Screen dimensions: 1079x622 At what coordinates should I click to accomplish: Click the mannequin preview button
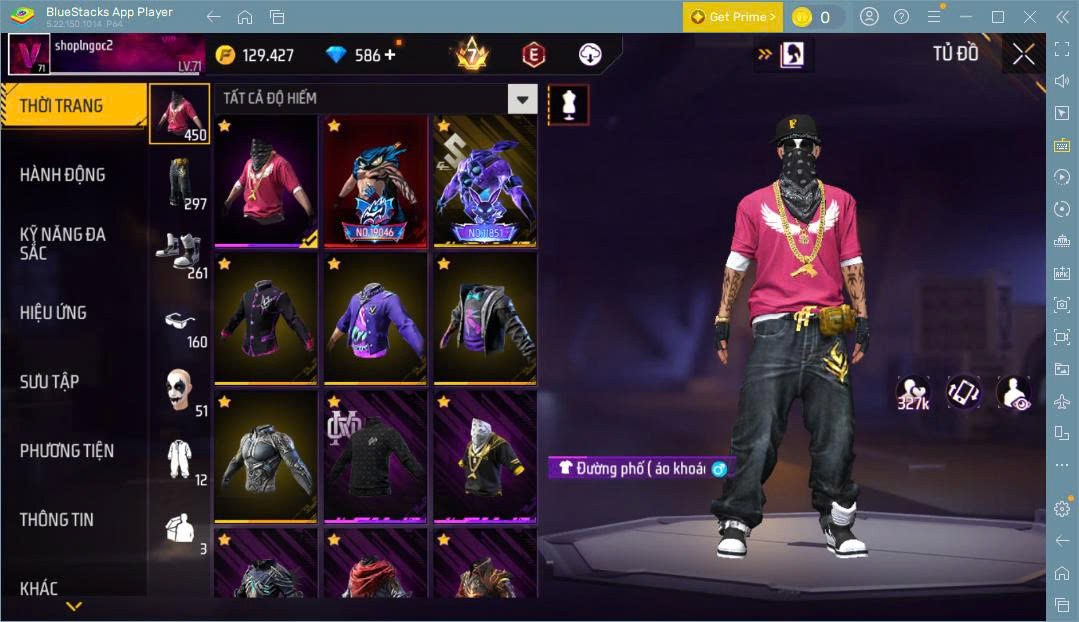569,104
